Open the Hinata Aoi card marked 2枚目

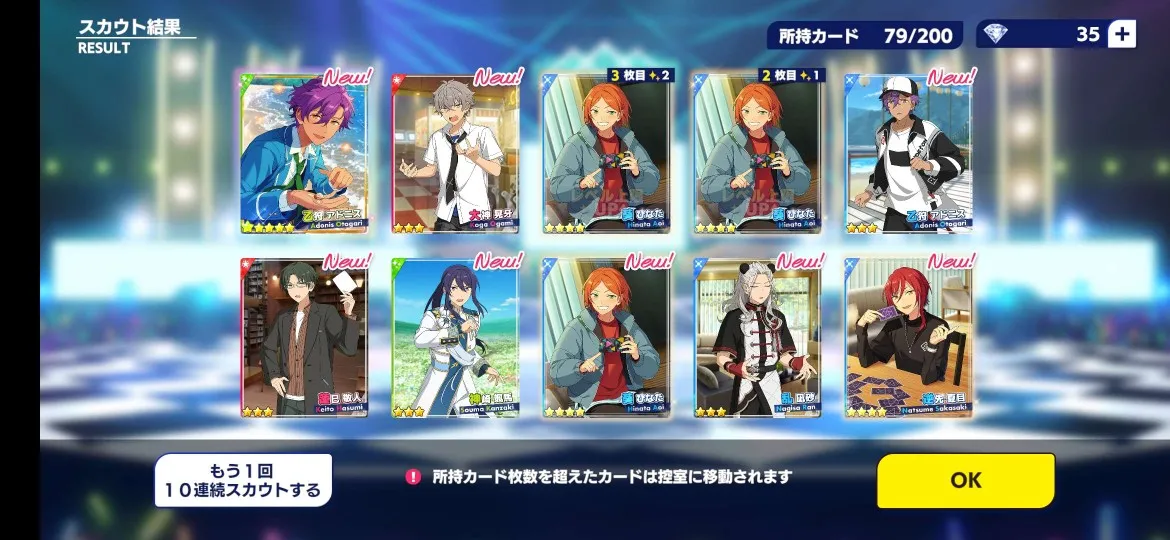pyautogui.click(x=759, y=153)
